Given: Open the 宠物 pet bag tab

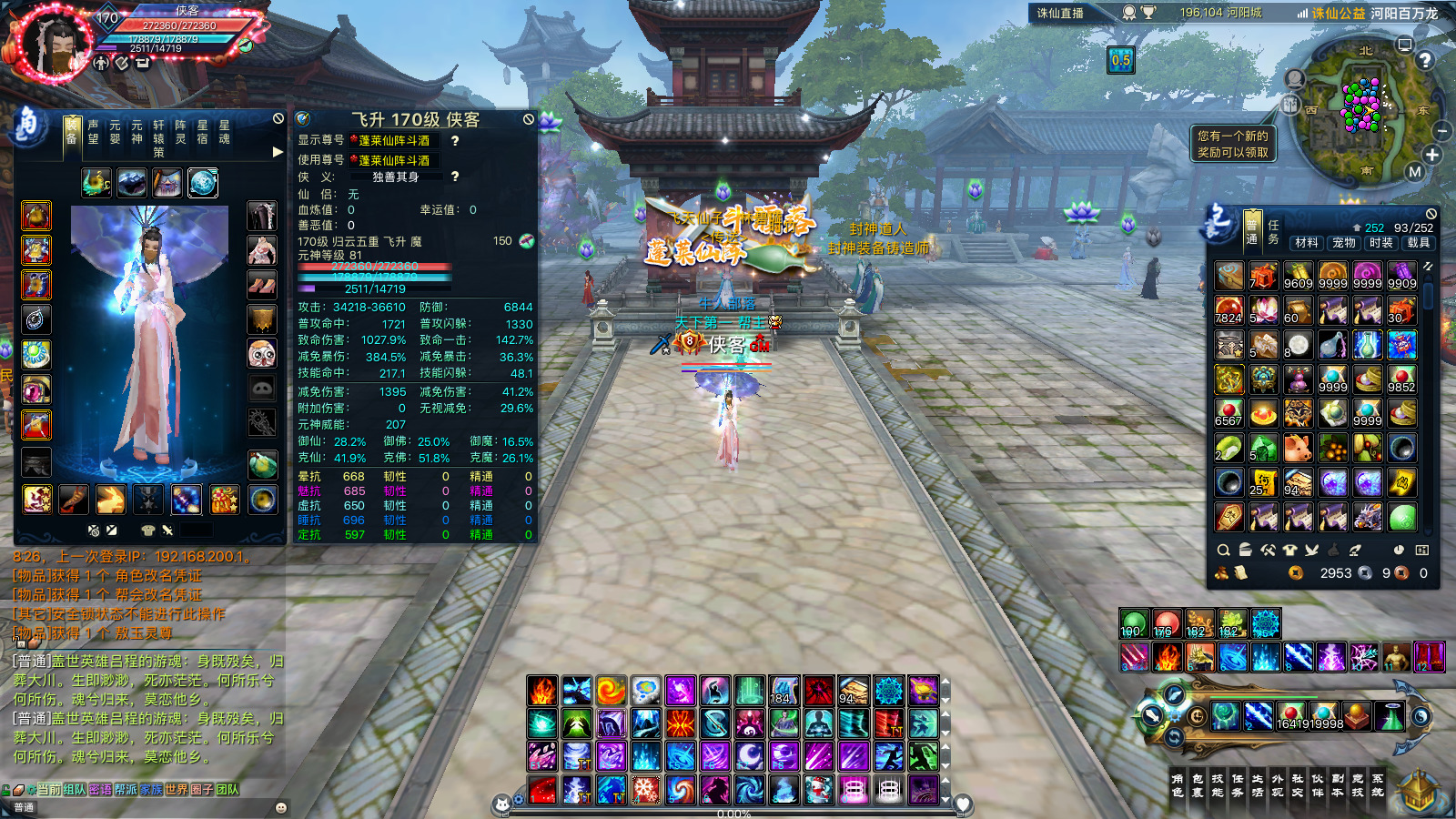Looking at the screenshot, I should coord(1344,243).
